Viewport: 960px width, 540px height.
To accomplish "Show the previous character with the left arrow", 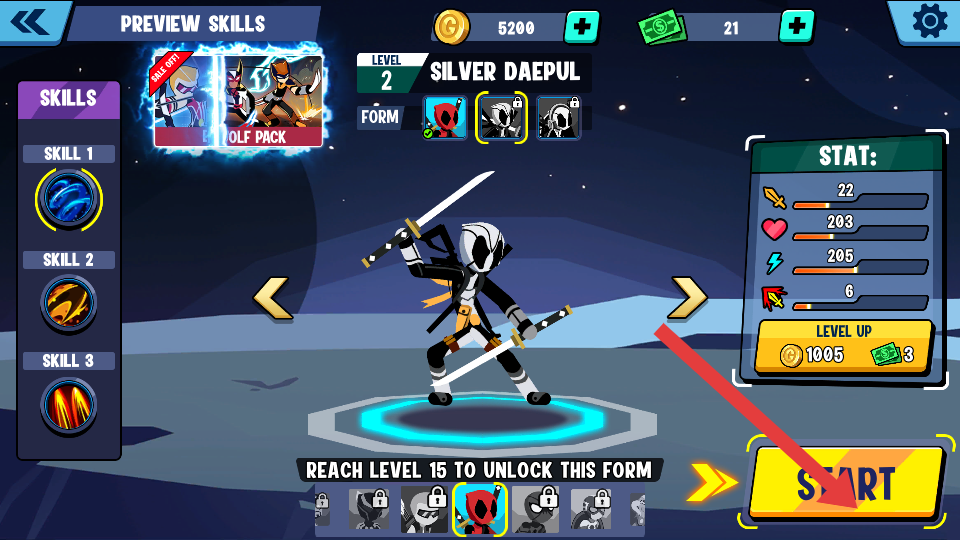I will (x=272, y=298).
